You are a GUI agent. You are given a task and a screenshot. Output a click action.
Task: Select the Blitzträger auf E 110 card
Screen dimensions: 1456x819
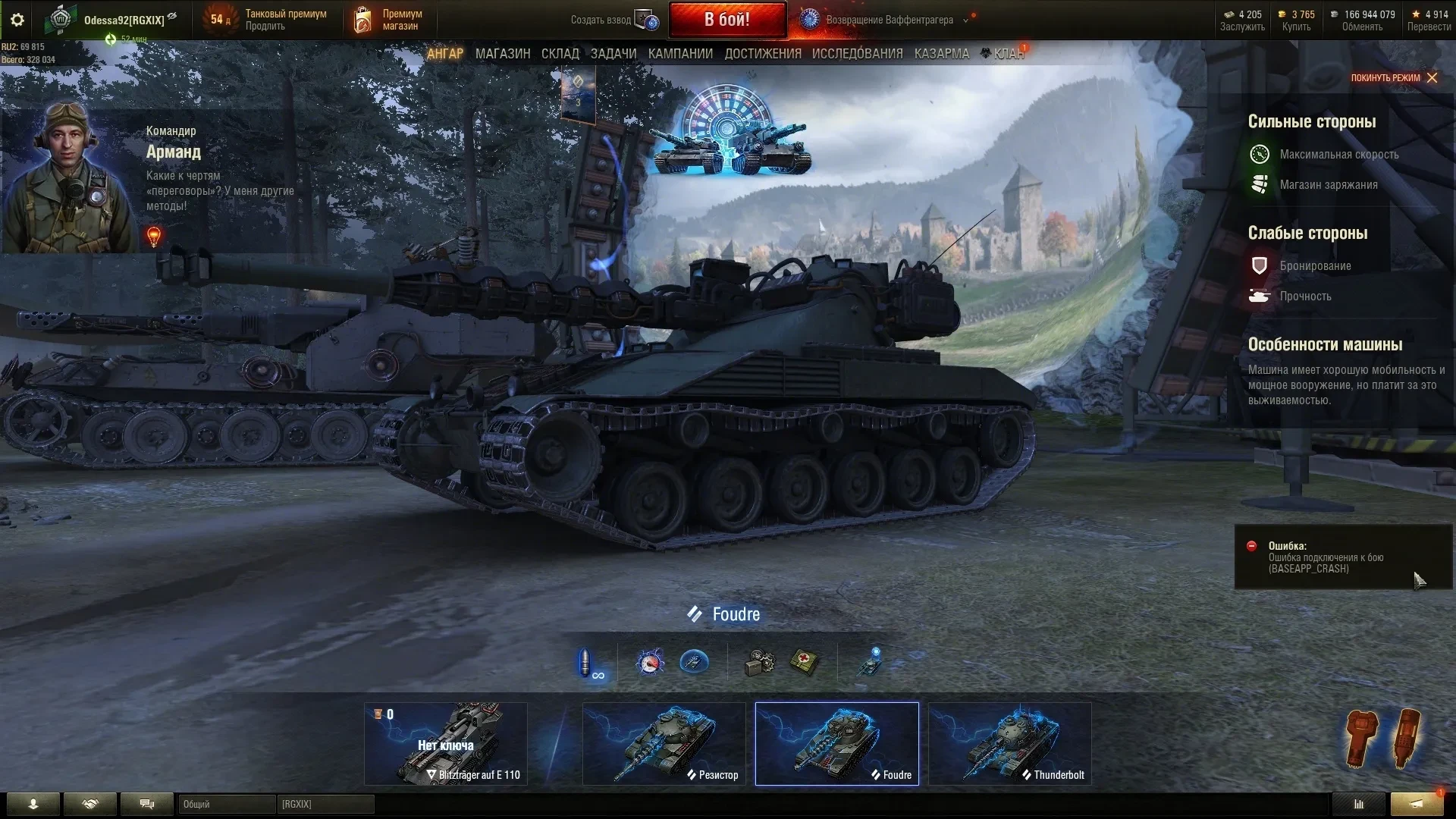coord(446,743)
